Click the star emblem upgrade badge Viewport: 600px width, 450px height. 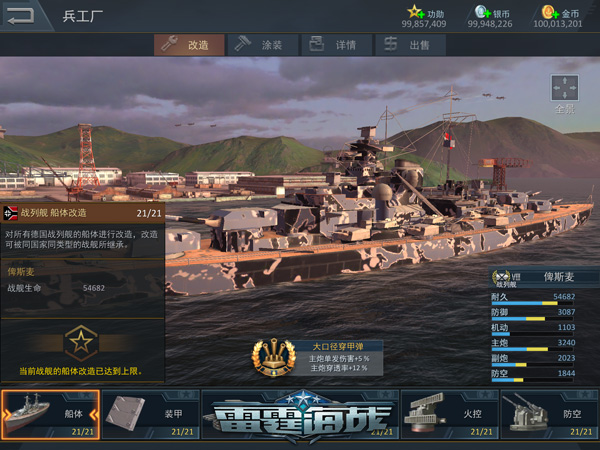(x=81, y=343)
